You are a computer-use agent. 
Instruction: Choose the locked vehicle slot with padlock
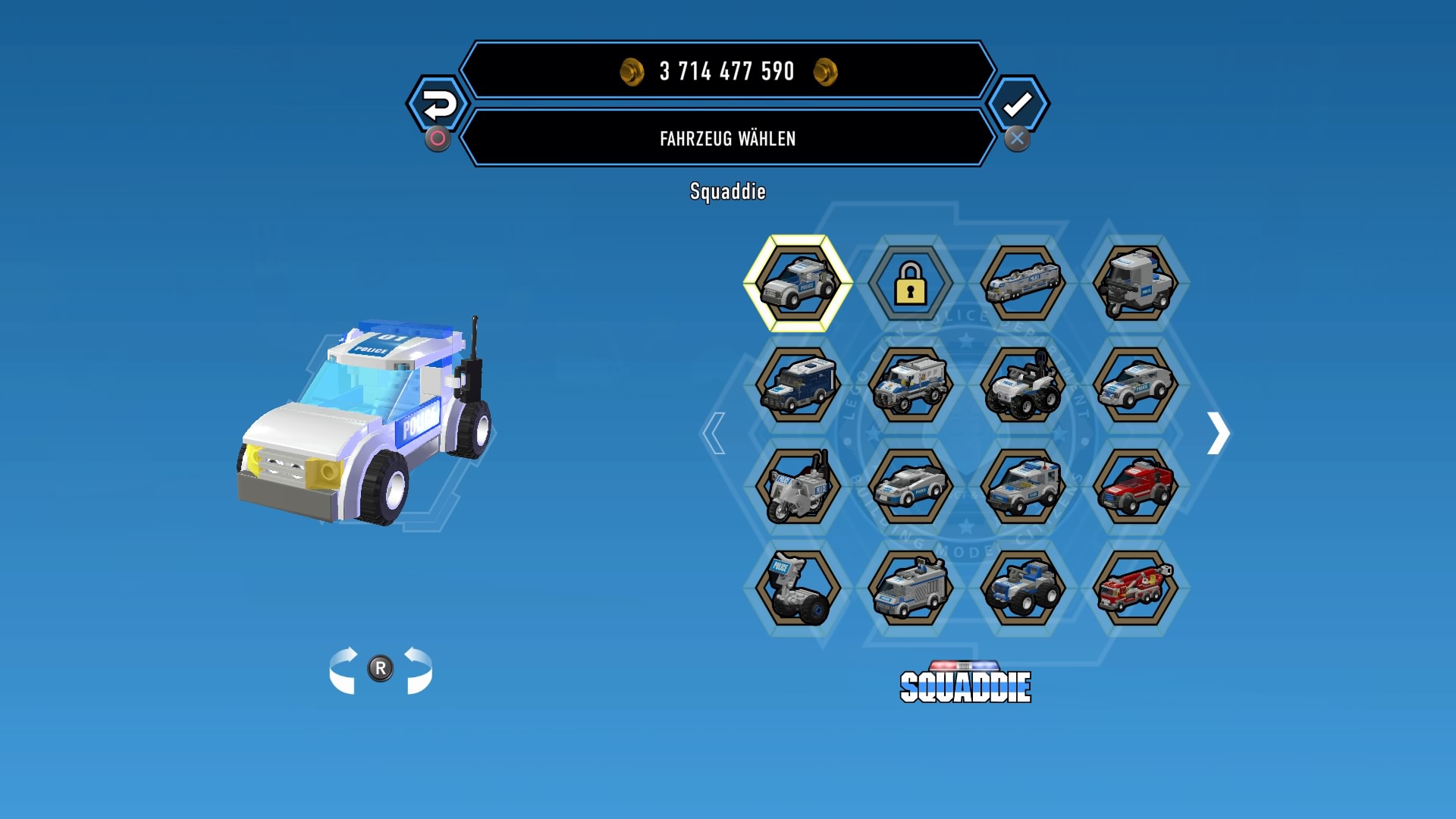[910, 283]
